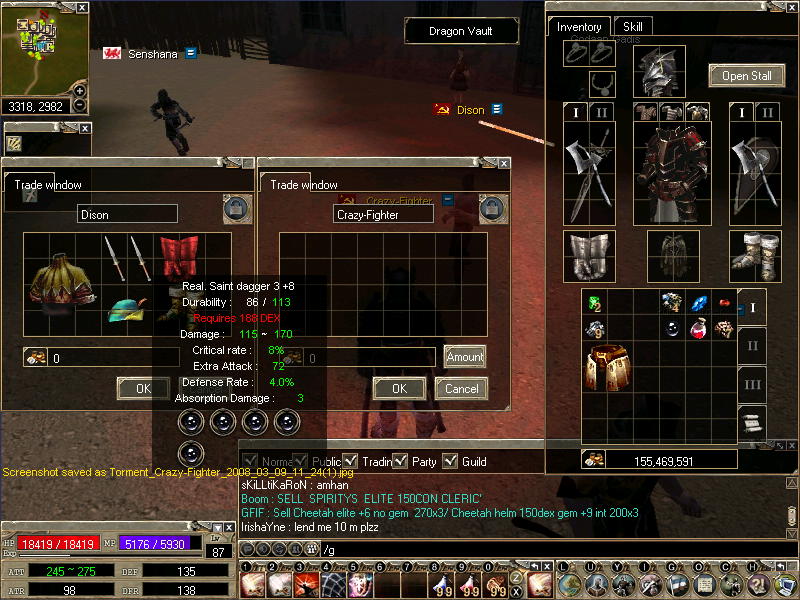Toggle the Guild chat checkbox
The image size is (800, 600).
click(x=450, y=461)
